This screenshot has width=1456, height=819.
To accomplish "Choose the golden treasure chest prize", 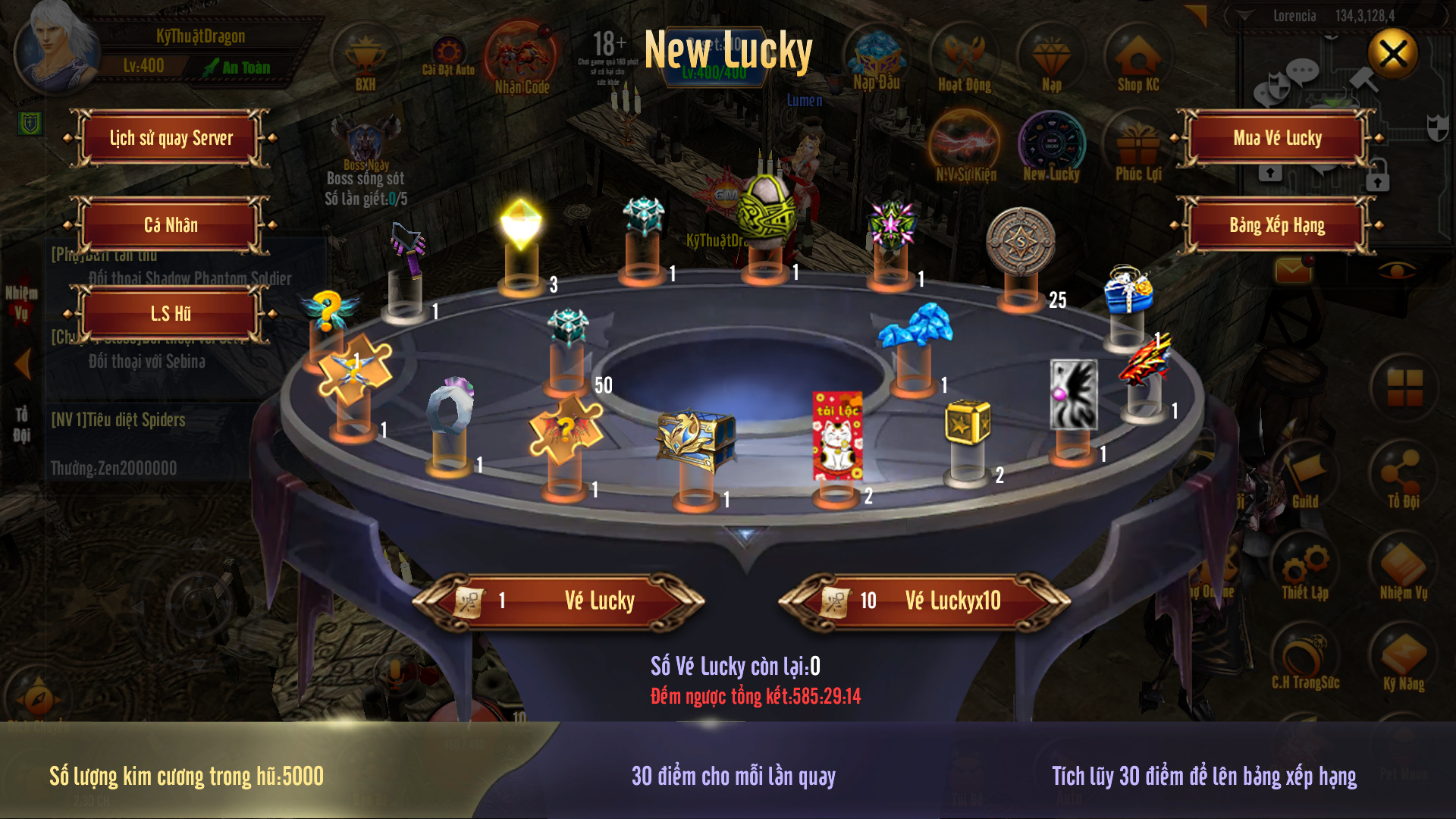I will tap(695, 438).
